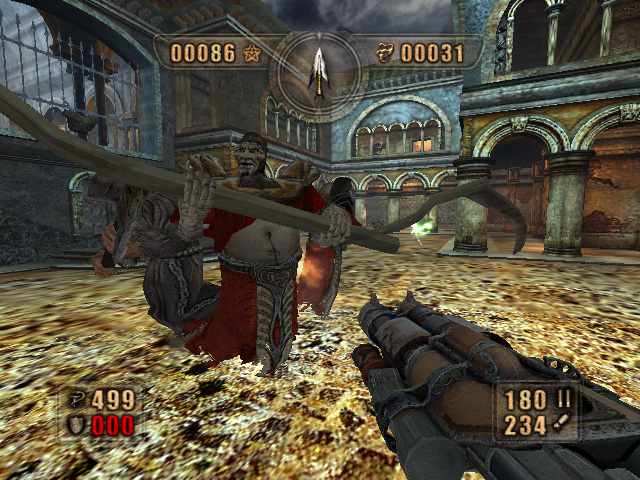Select the armor shield icon beside 000

(77, 424)
